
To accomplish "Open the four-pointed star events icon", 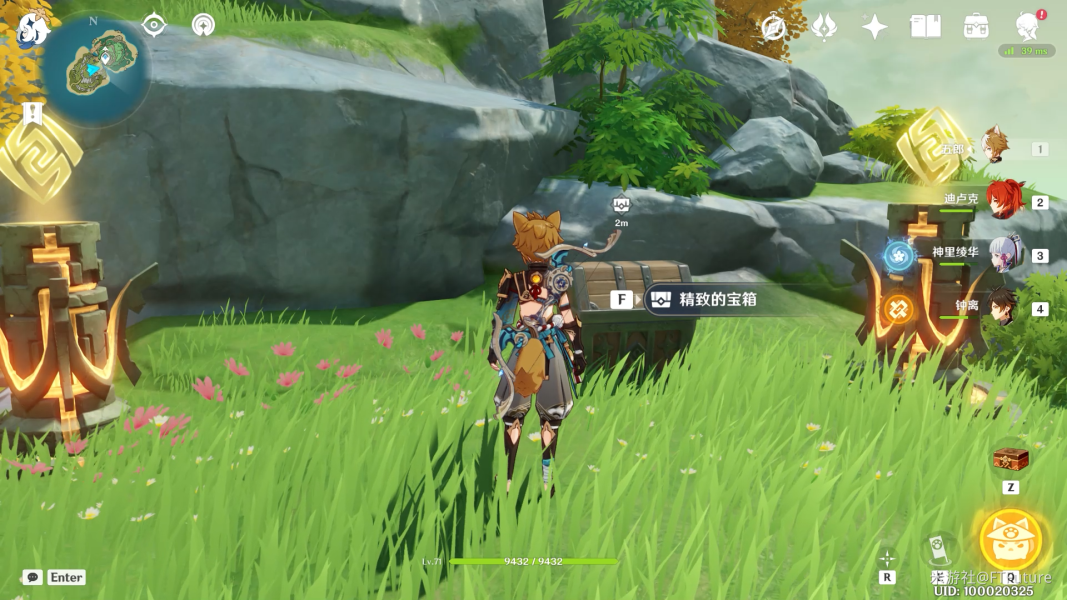I will click(875, 27).
